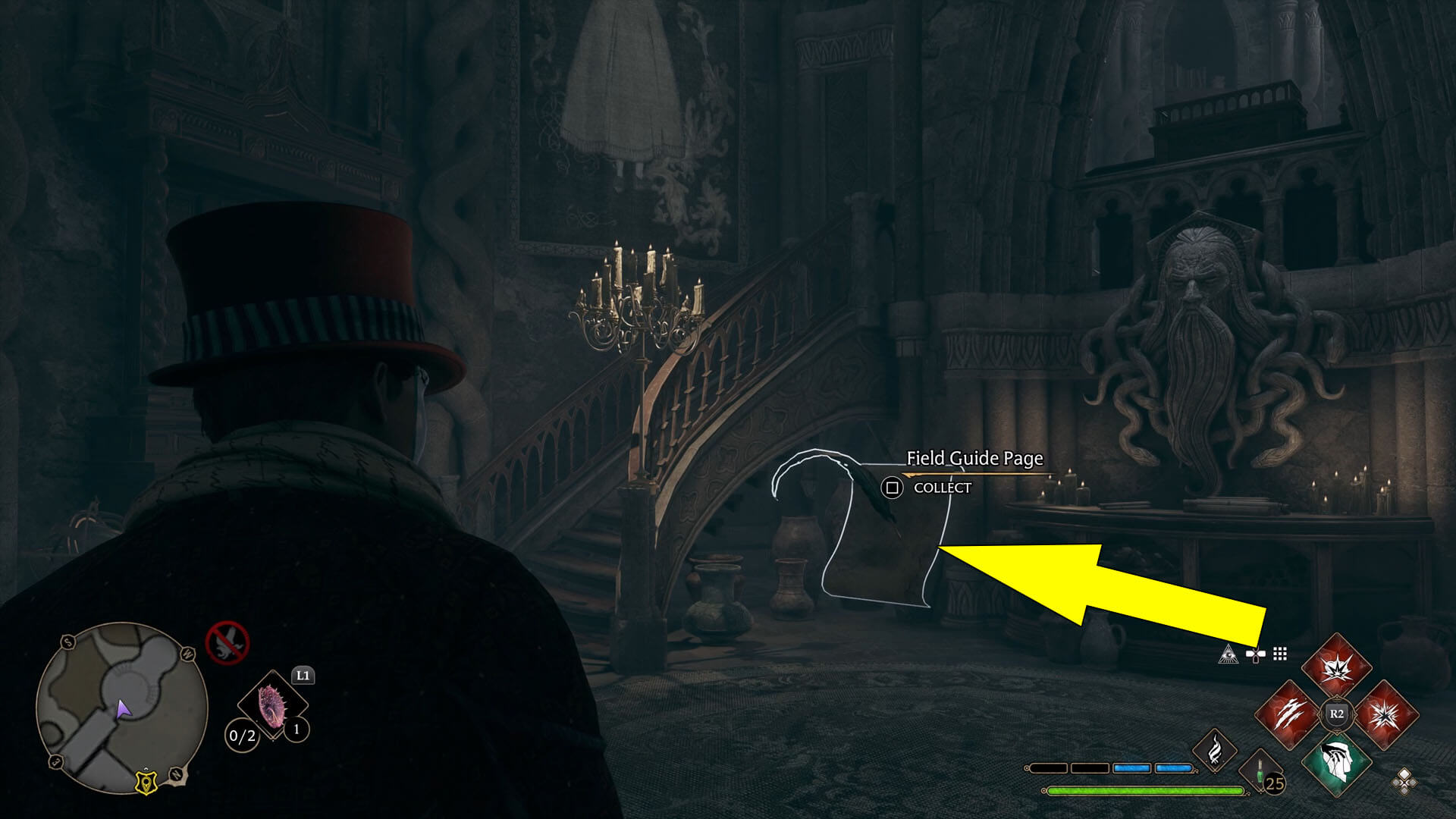This screenshot has width=1456, height=819.
Task: Select the claw-slash attack spell icon
Action: point(1288,714)
